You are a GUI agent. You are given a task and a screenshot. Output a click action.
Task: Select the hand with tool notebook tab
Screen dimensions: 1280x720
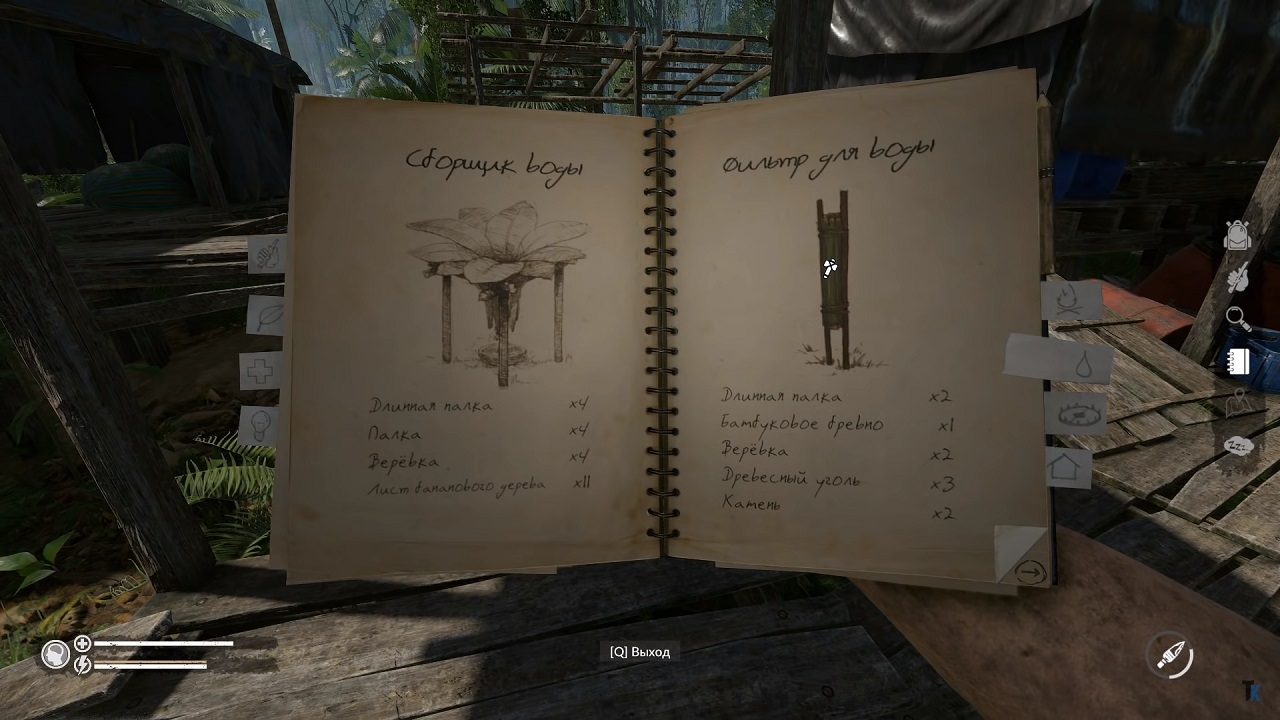[266, 255]
